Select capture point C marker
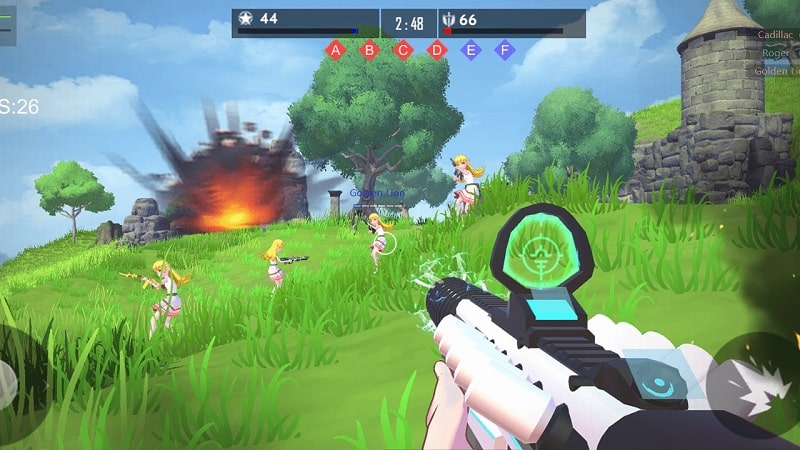800x450 pixels. [403, 49]
